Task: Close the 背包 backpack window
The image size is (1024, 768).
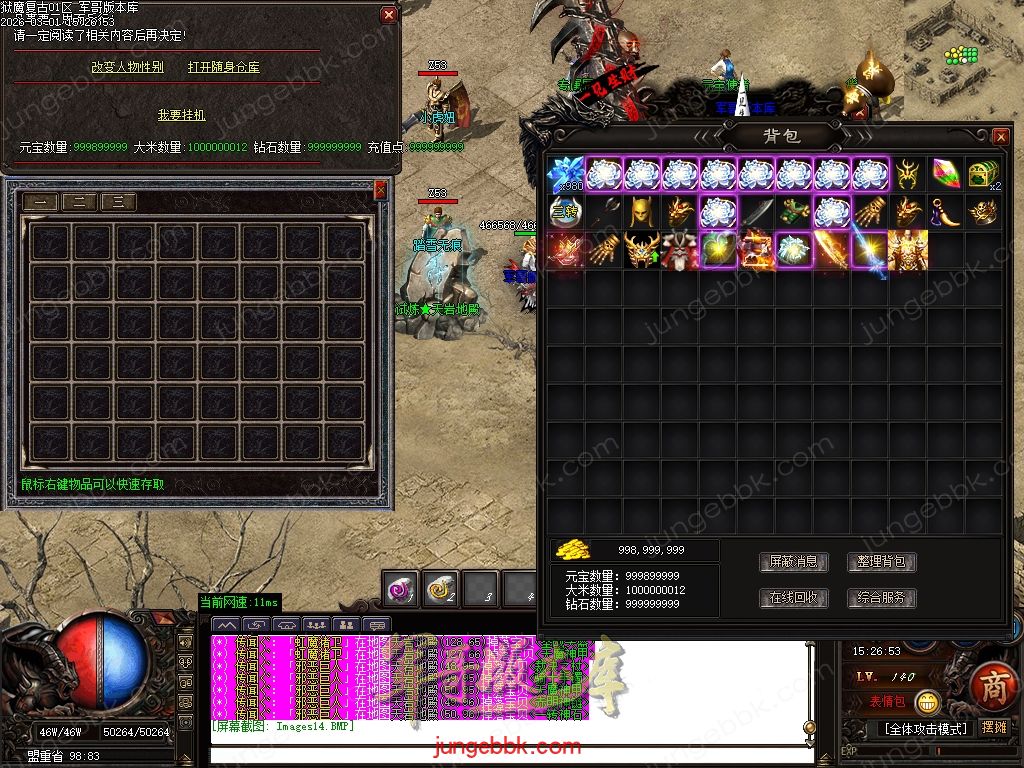Action: 1001,136
